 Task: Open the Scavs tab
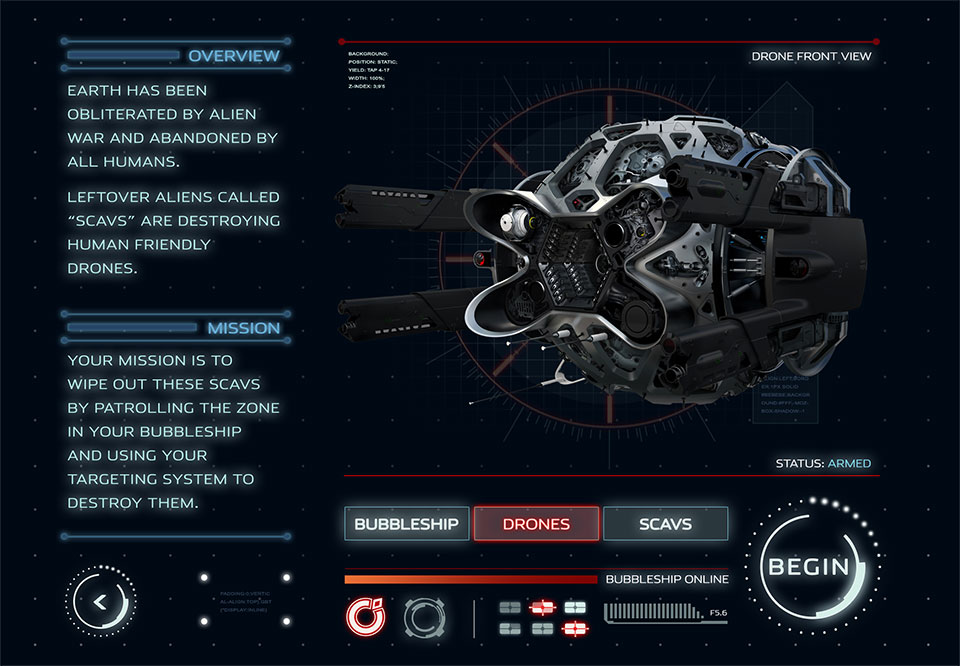click(666, 524)
